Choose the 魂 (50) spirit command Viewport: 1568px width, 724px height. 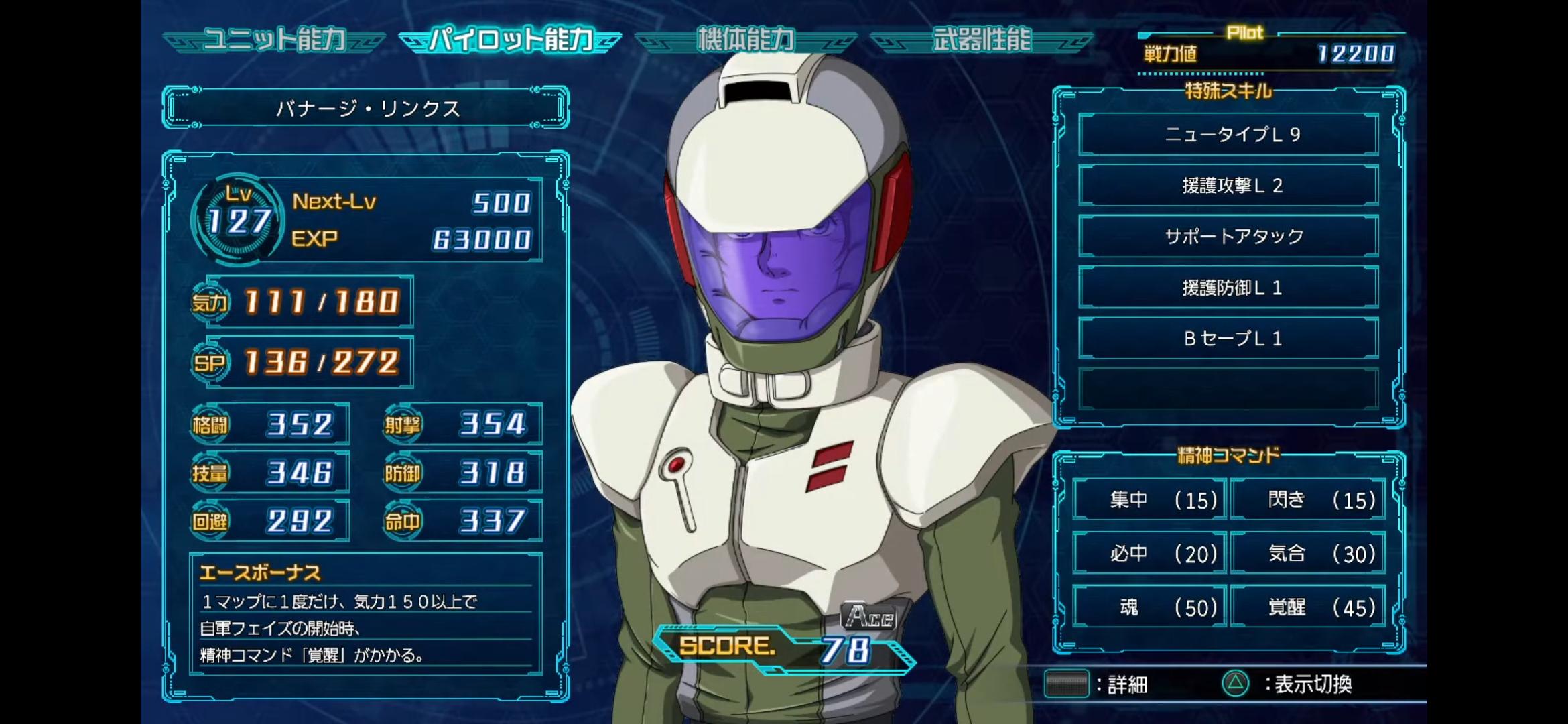pos(1150,607)
